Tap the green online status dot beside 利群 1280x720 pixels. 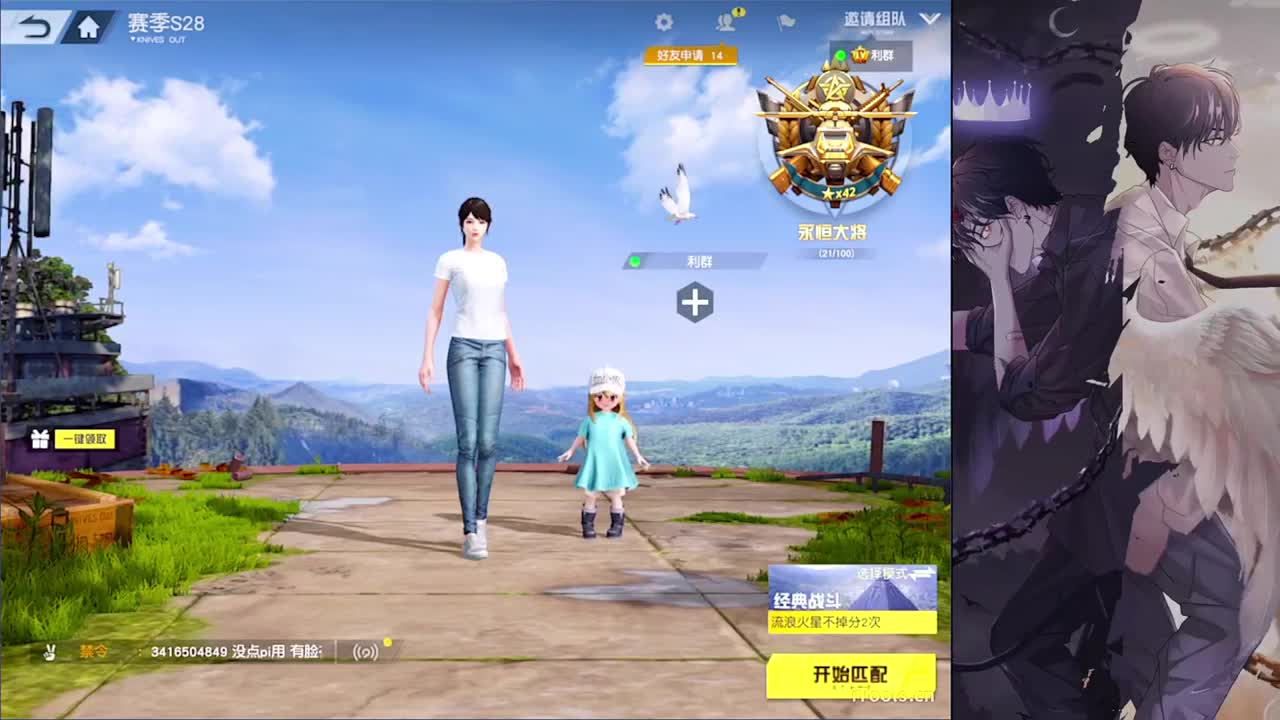[x=634, y=261]
